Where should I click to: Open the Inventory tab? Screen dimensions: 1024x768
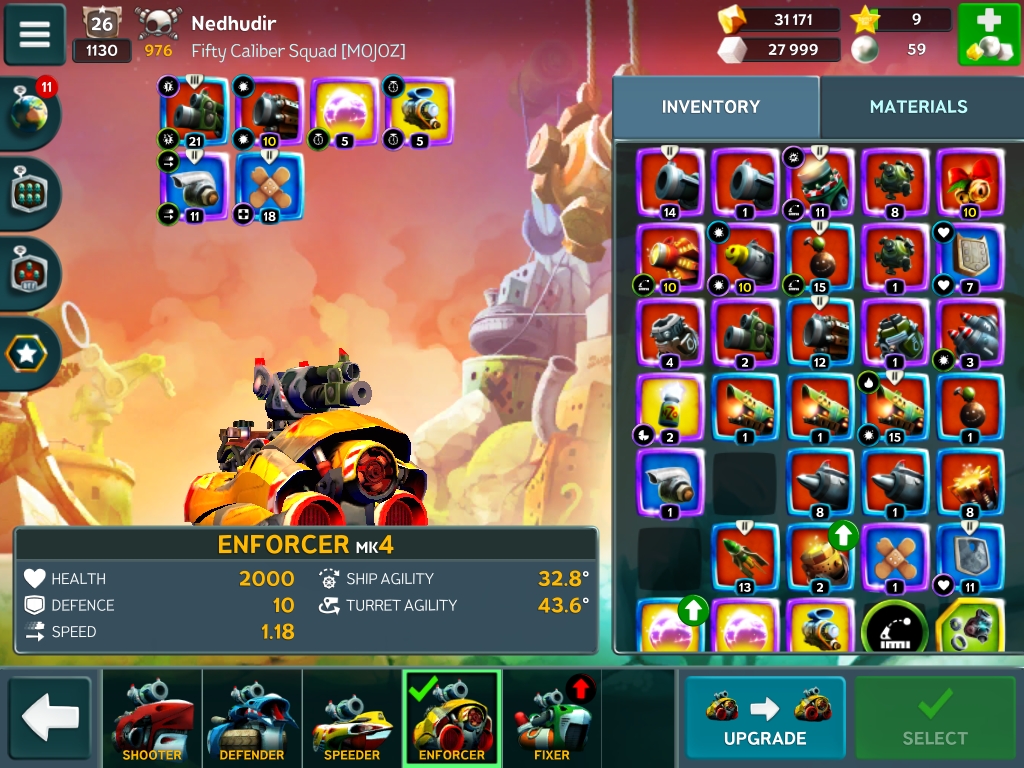[x=711, y=107]
